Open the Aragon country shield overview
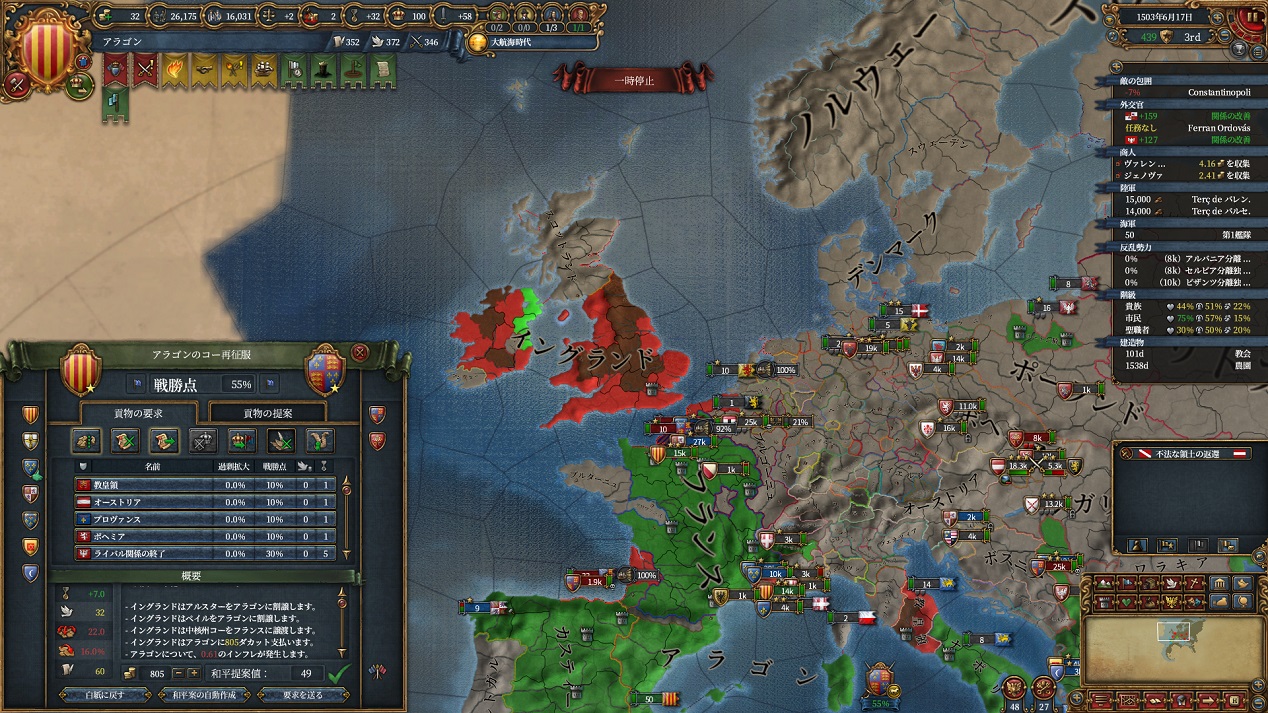 (45, 46)
